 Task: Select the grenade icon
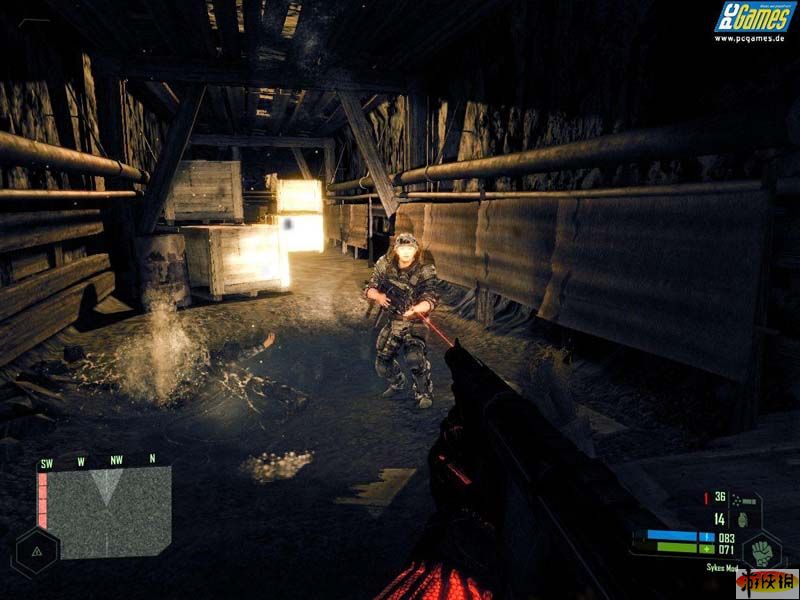pos(742,519)
